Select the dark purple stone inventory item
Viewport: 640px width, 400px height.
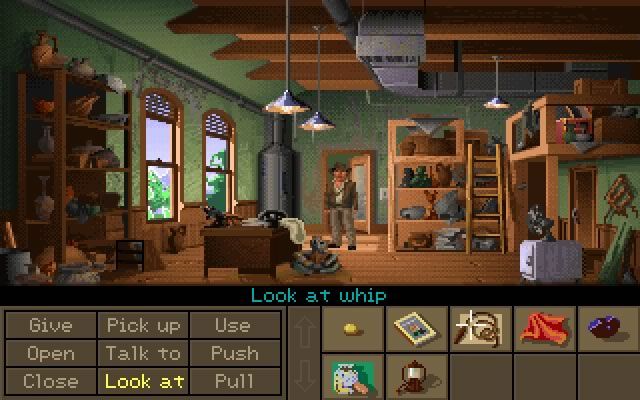(x=602, y=328)
